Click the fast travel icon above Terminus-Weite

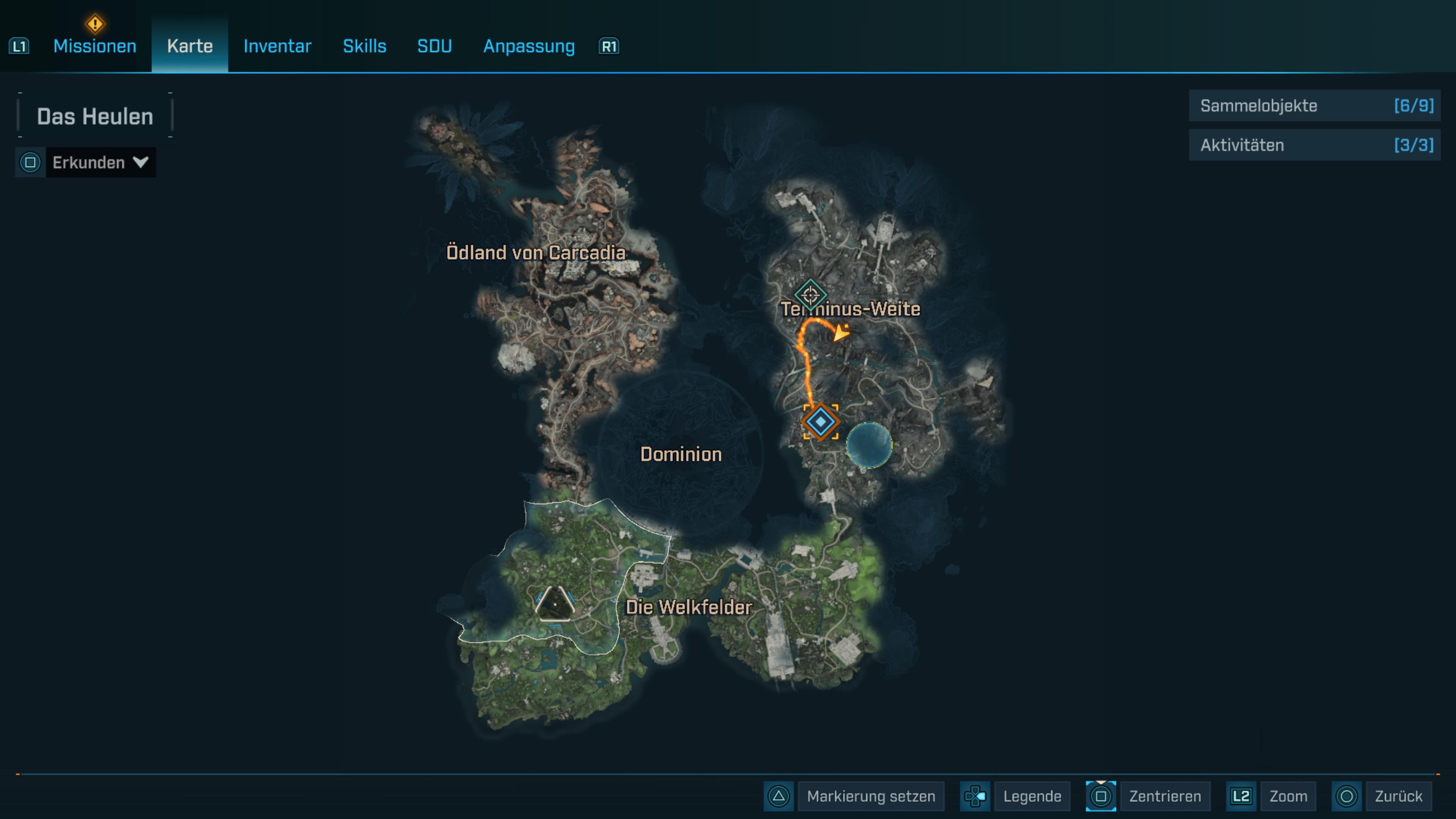click(x=811, y=295)
